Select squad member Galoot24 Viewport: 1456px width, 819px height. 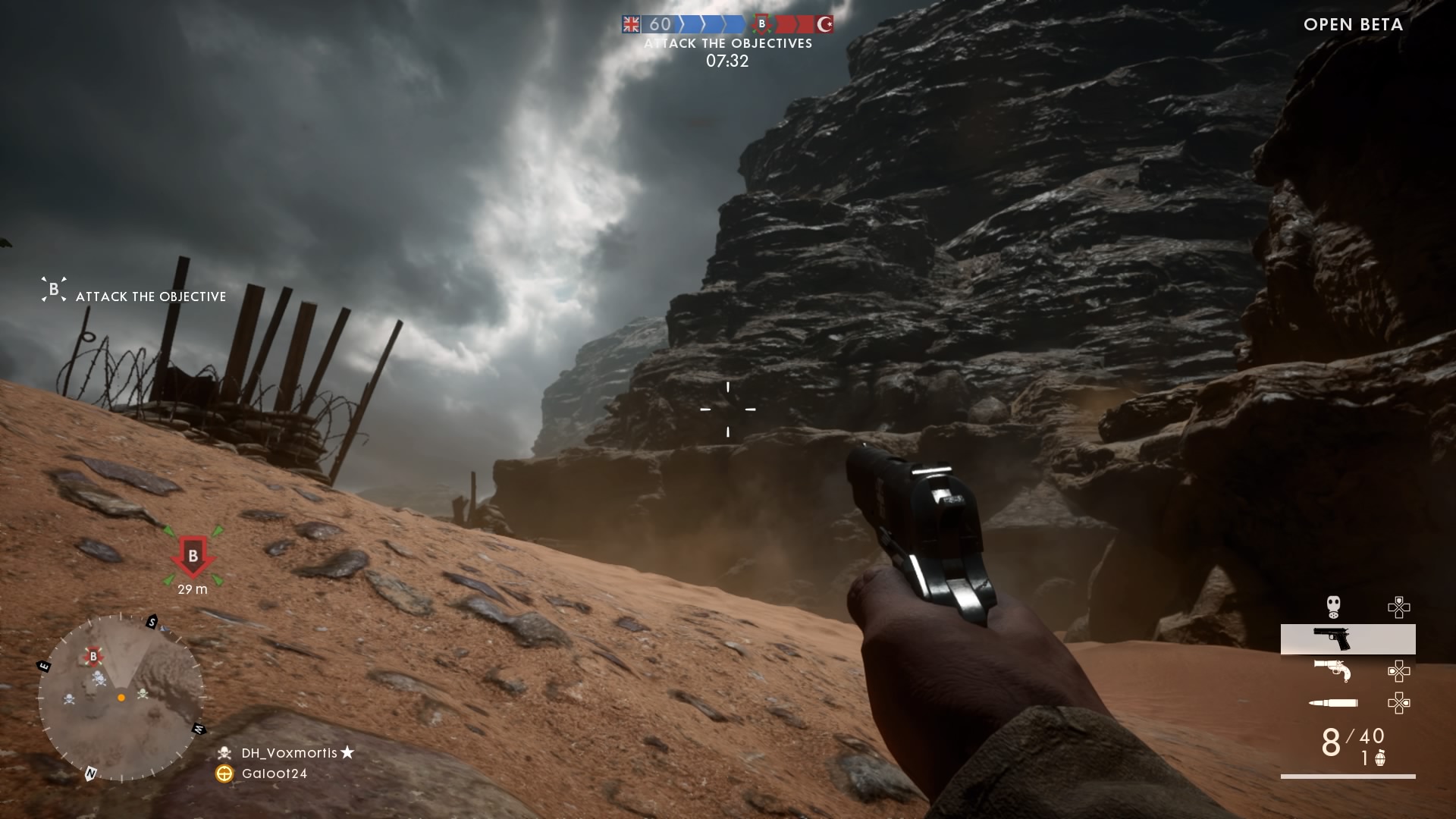(274, 773)
